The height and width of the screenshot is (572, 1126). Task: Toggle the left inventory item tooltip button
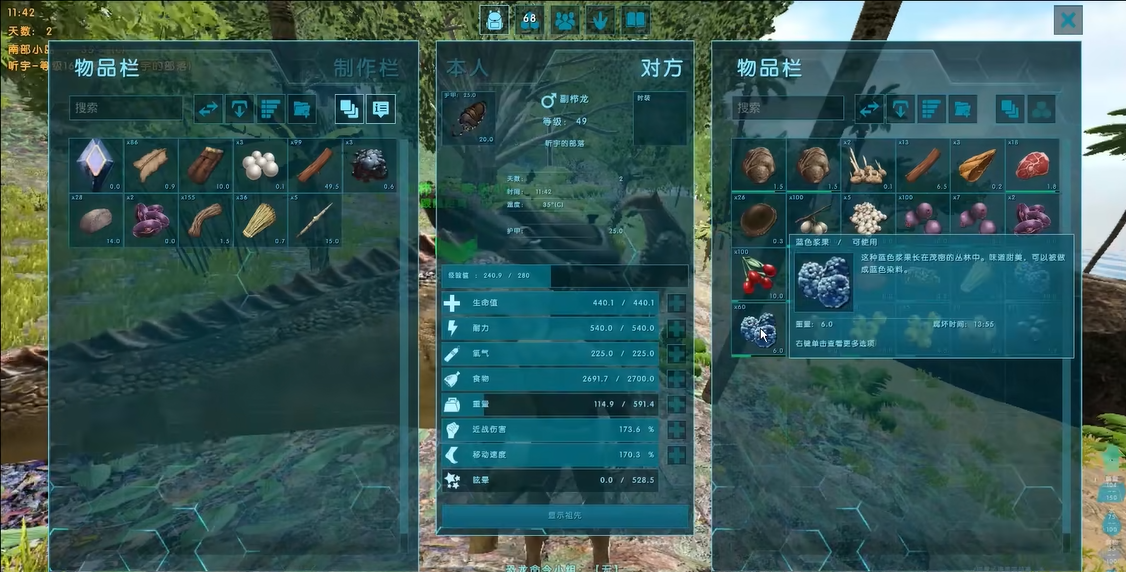(x=380, y=109)
